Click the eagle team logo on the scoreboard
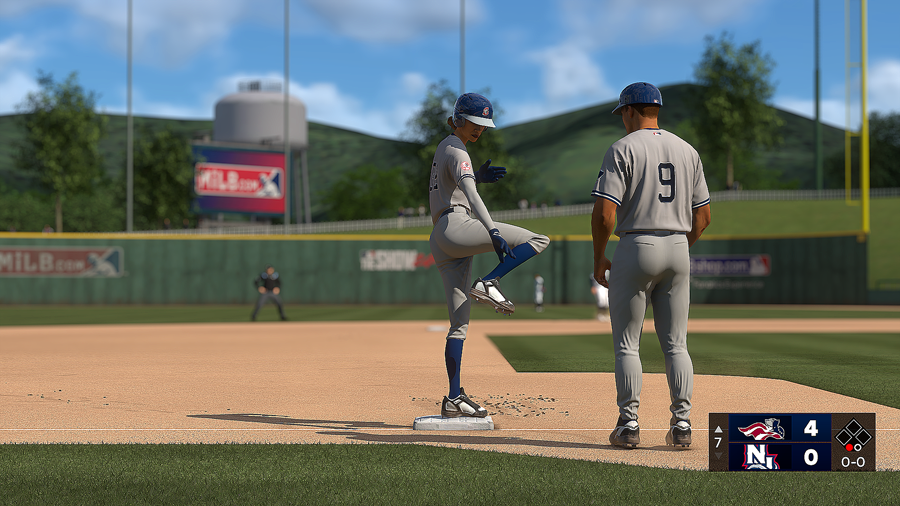 point(761,429)
